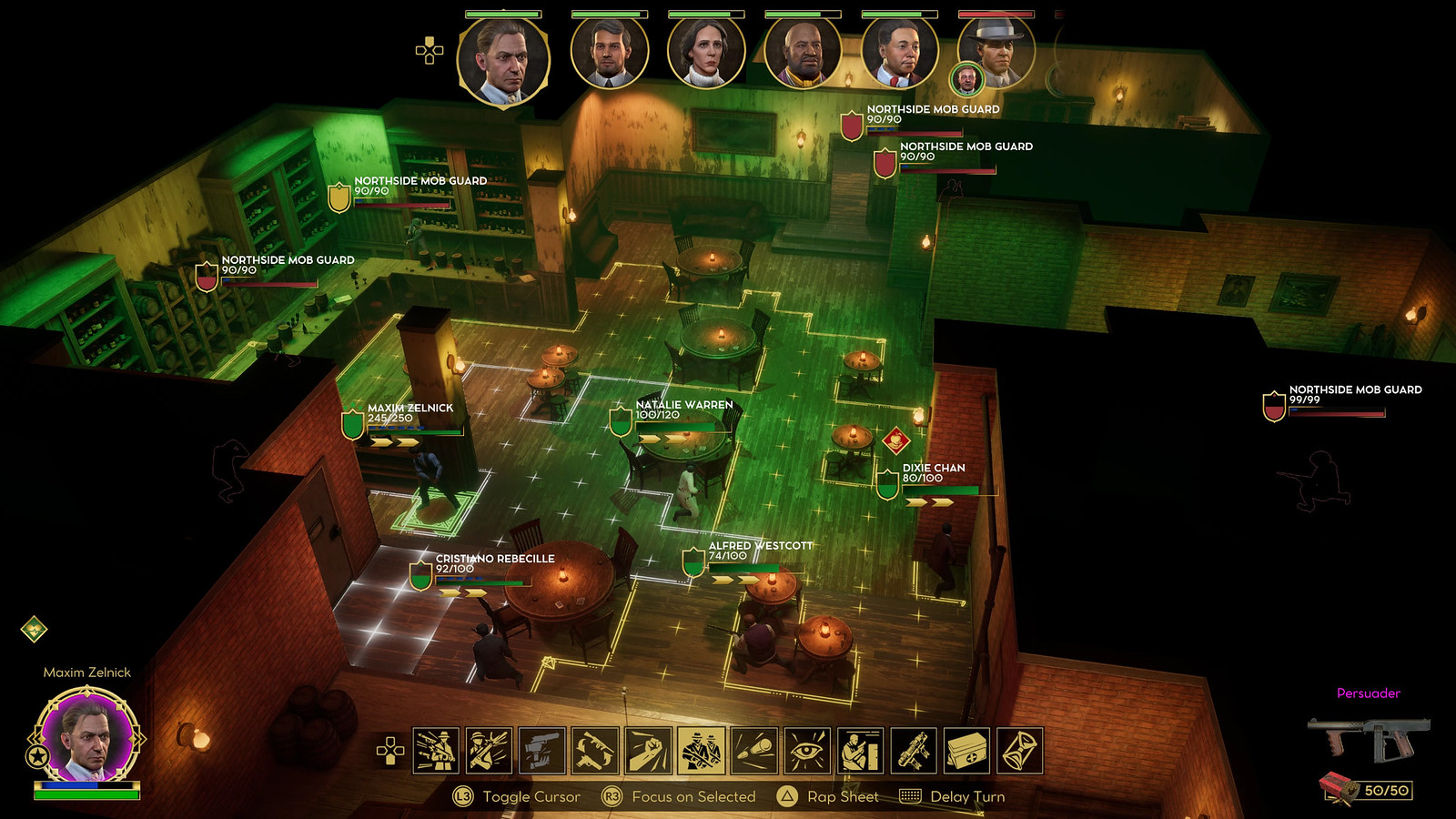The width and height of the screenshot is (1456, 819).
Task: Select the Persuader submachine gun weapon
Action: click(x=1368, y=737)
